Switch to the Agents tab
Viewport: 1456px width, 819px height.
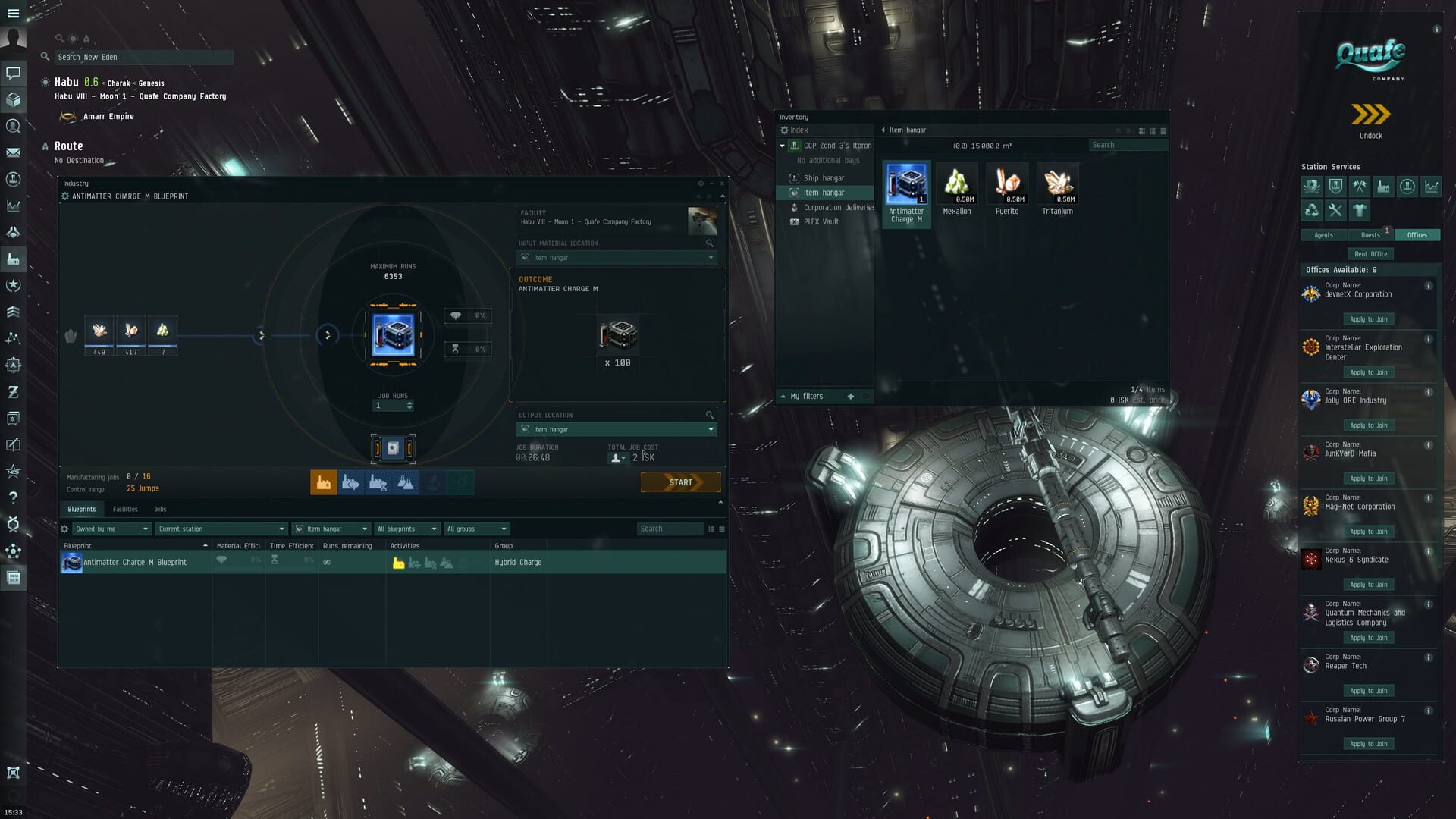coord(1323,235)
